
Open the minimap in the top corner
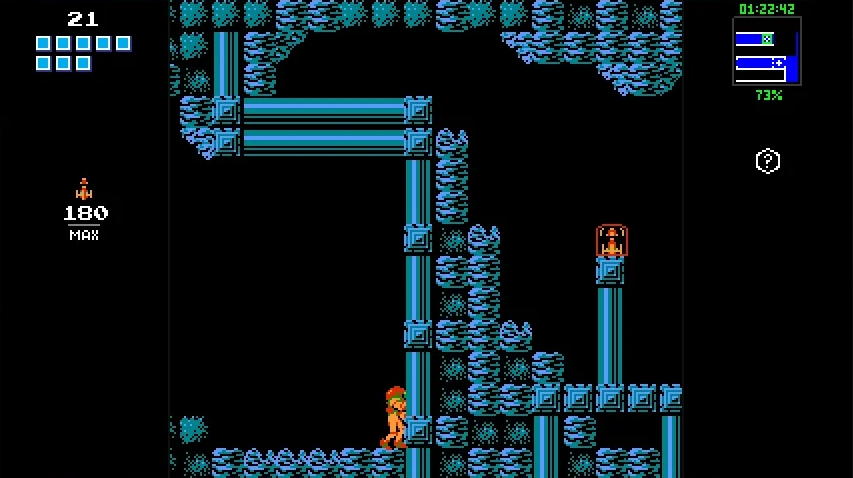click(767, 51)
